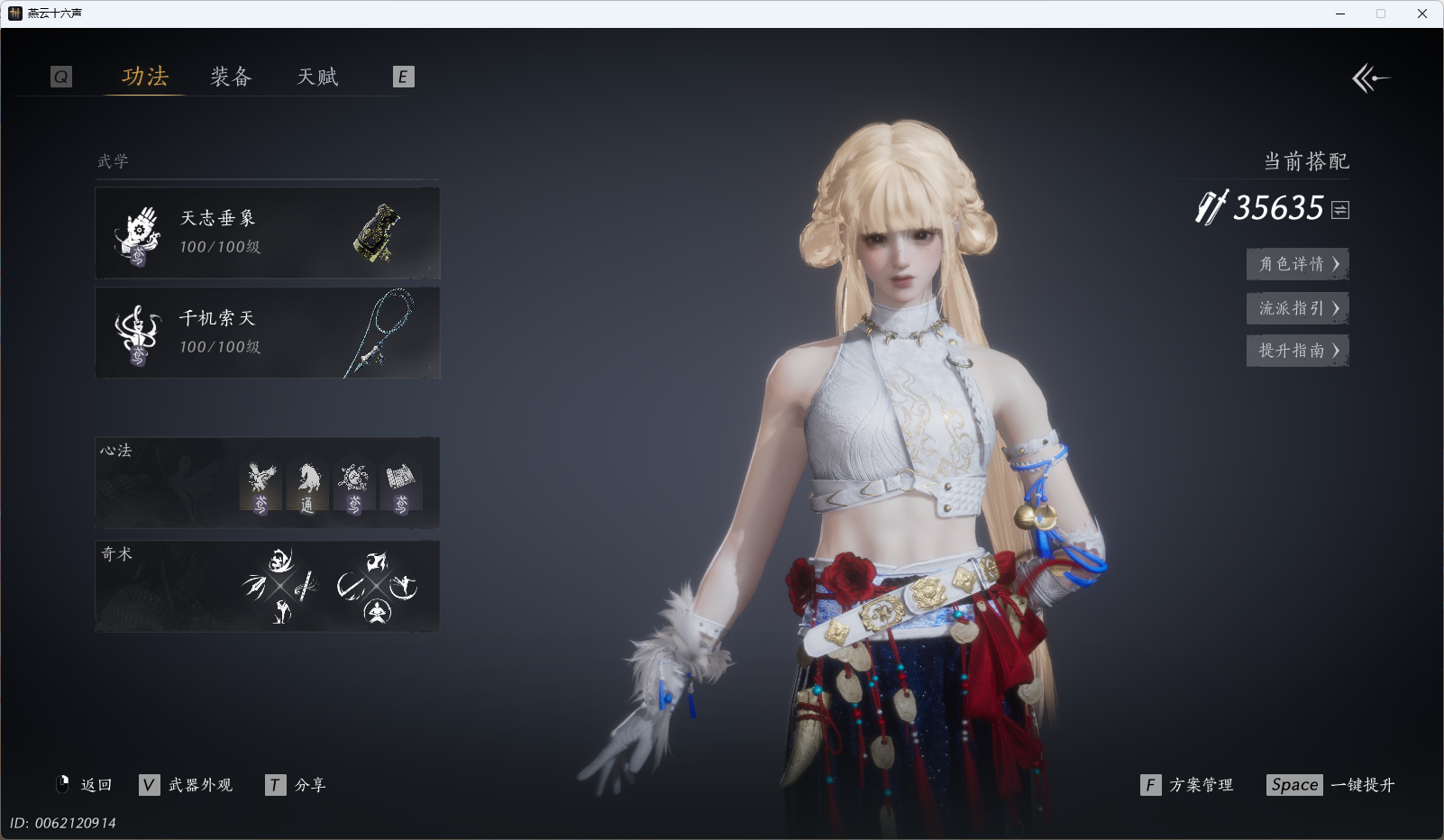Screen dimensions: 1444x840
Task: Open 武器外观 weapon appearance
Action: tap(187, 785)
